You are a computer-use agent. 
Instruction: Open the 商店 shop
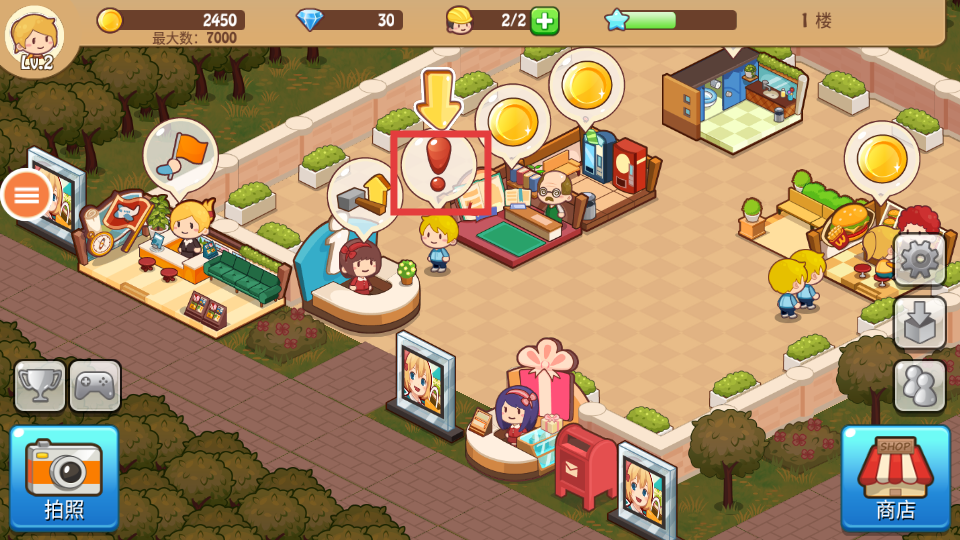click(895, 477)
